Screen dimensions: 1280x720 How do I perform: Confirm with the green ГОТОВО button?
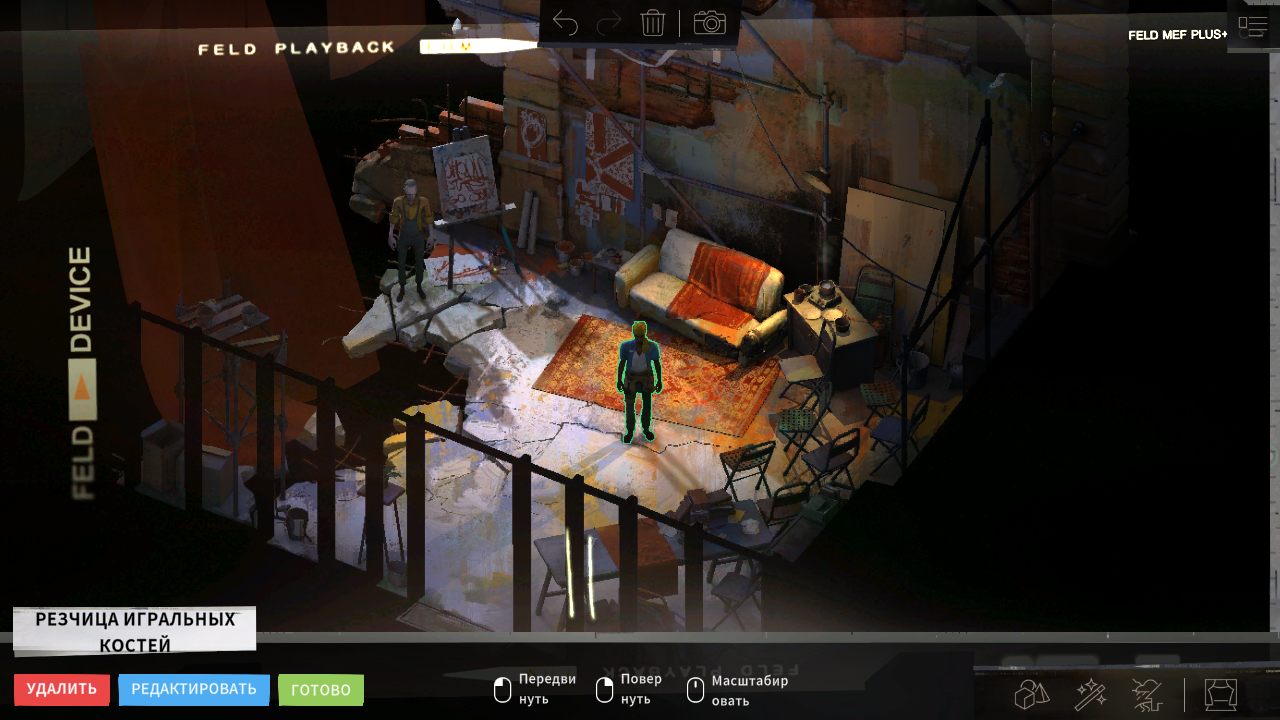320,689
